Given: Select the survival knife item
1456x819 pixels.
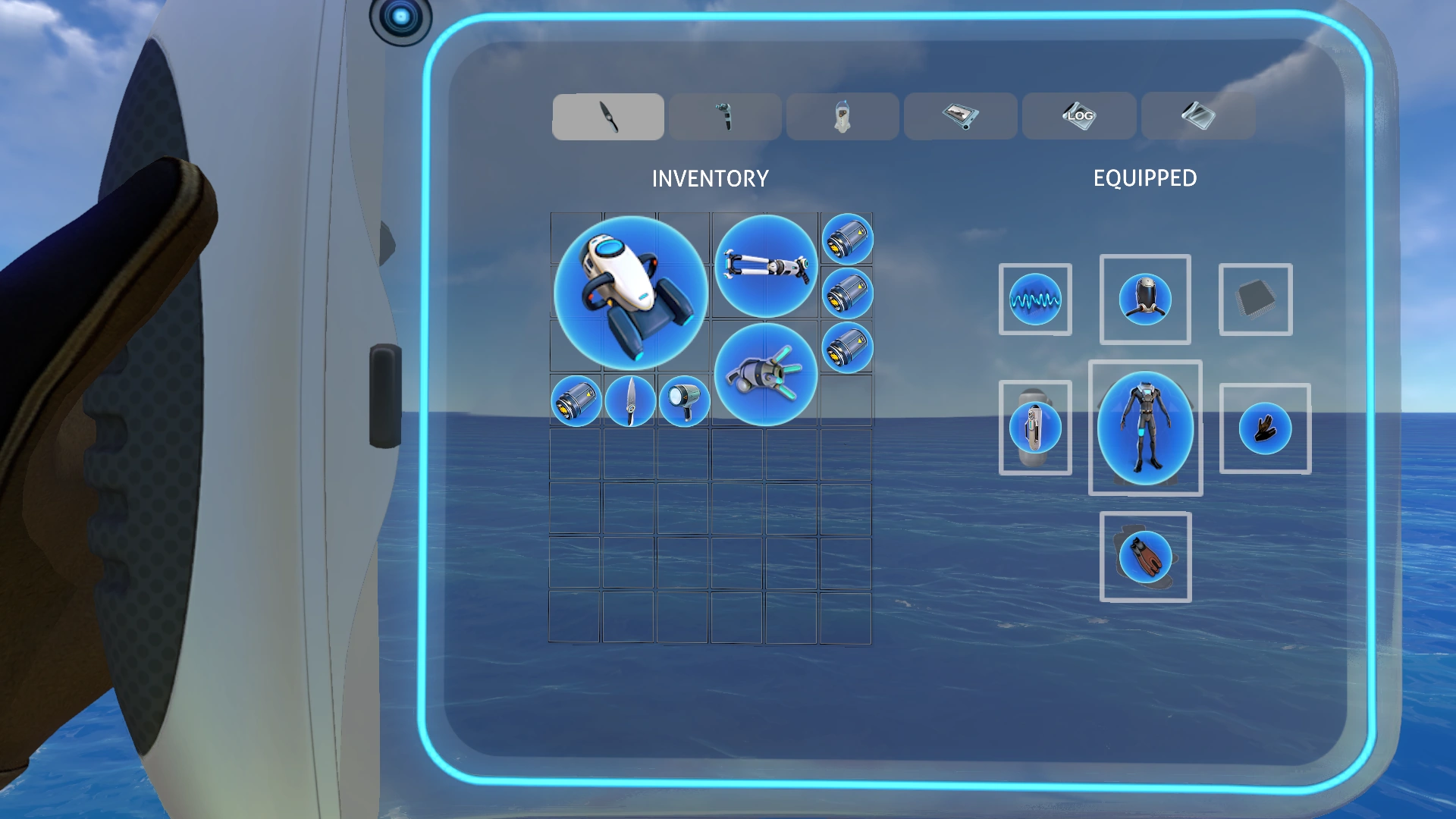Looking at the screenshot, I should [629, 400].
